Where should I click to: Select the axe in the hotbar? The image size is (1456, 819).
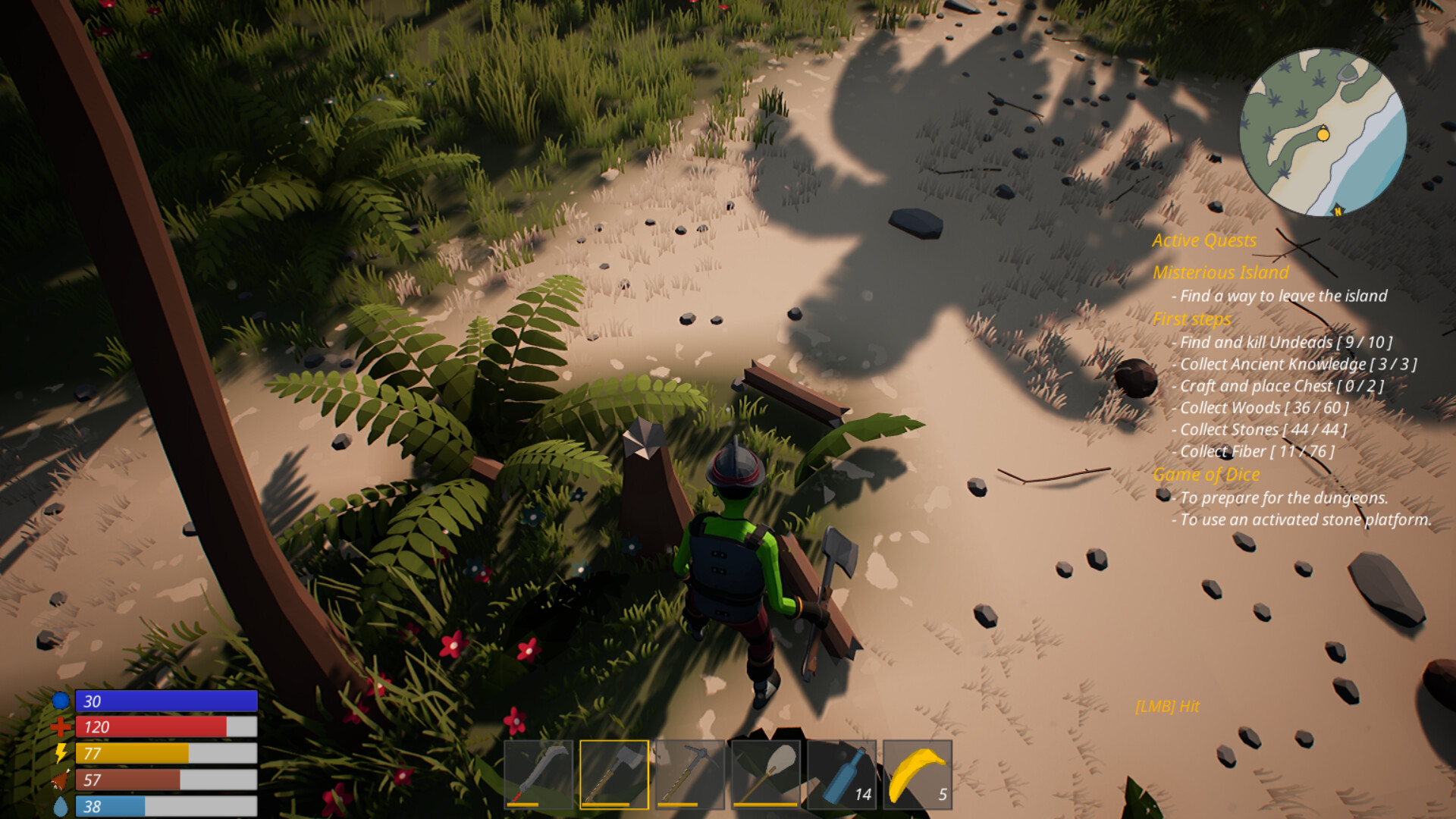(616, 773)
